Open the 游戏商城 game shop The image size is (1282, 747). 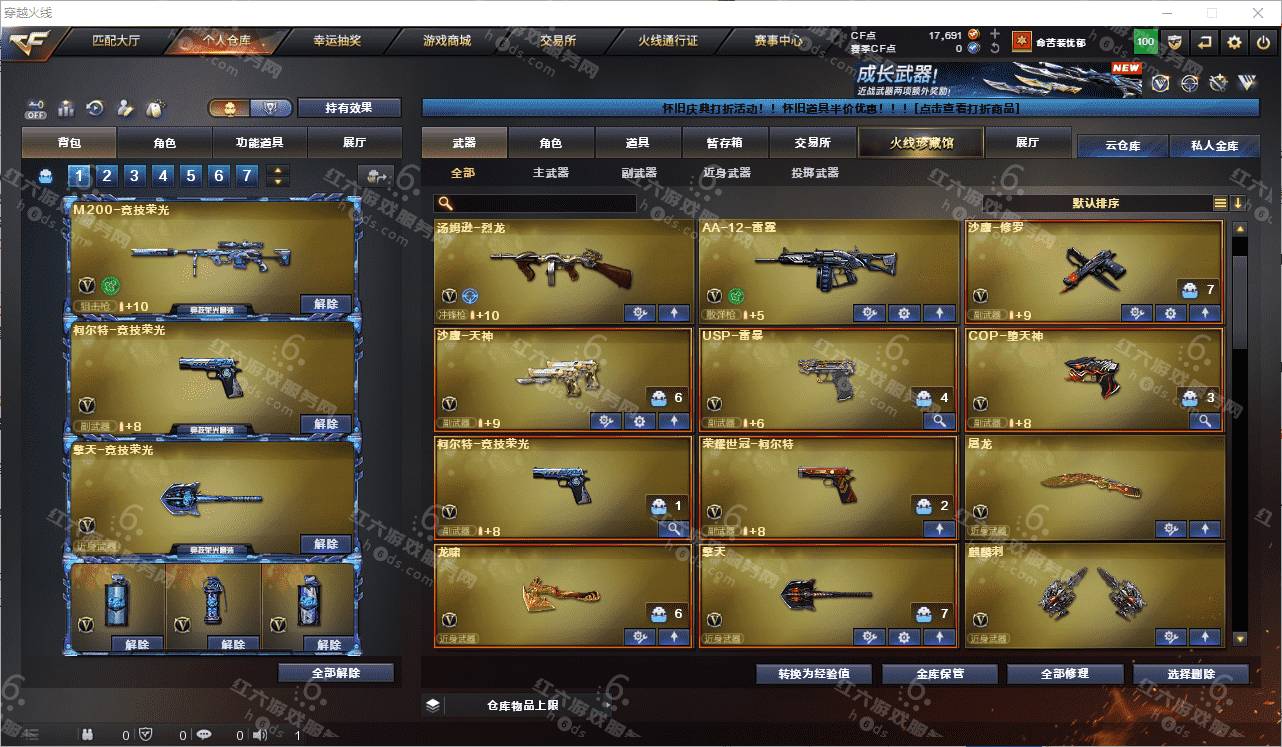[447, 41]
